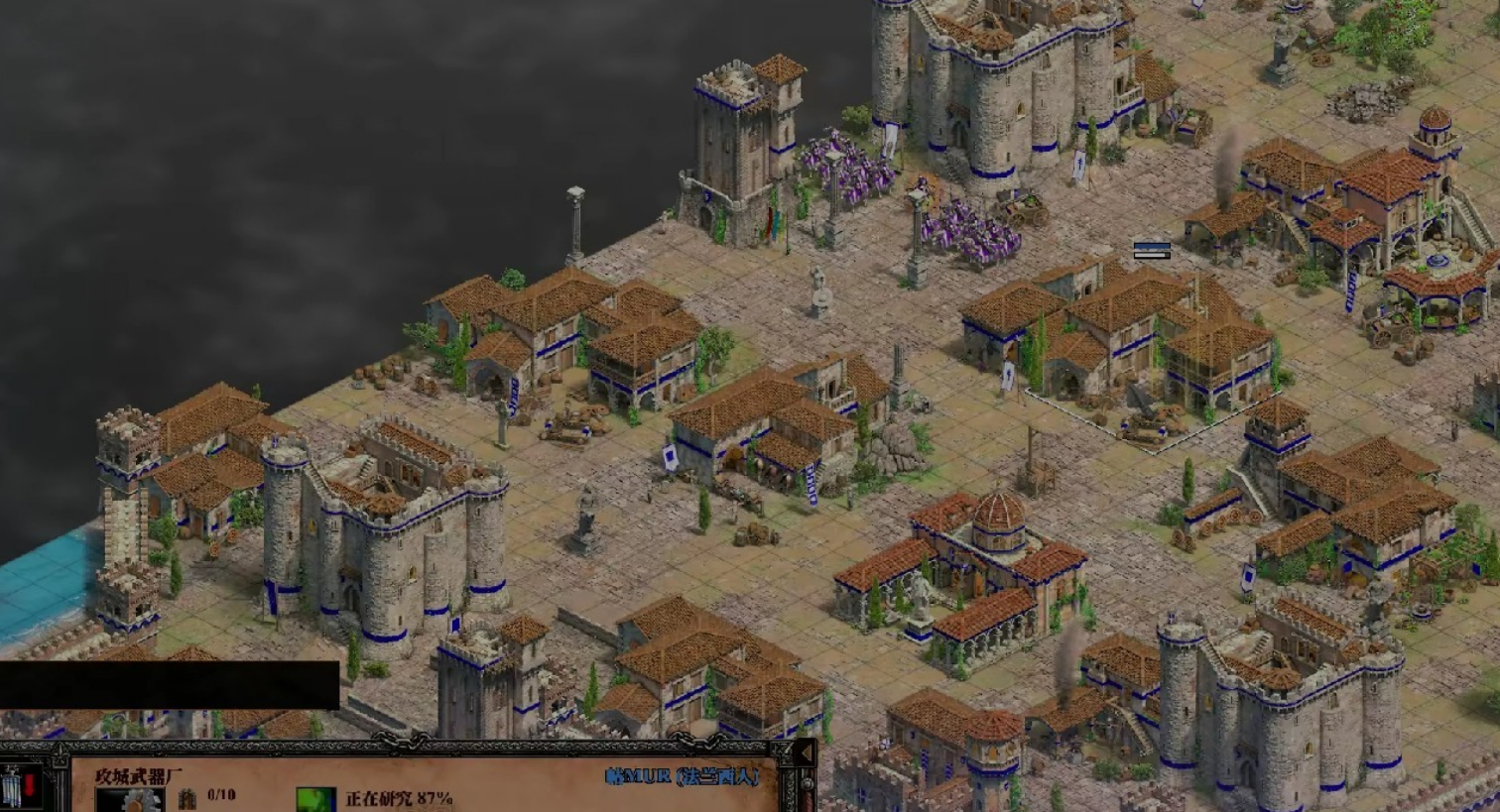Click the Siege Workshop portrait icon
Viewport: 1500px width, 812px height.
130,800
